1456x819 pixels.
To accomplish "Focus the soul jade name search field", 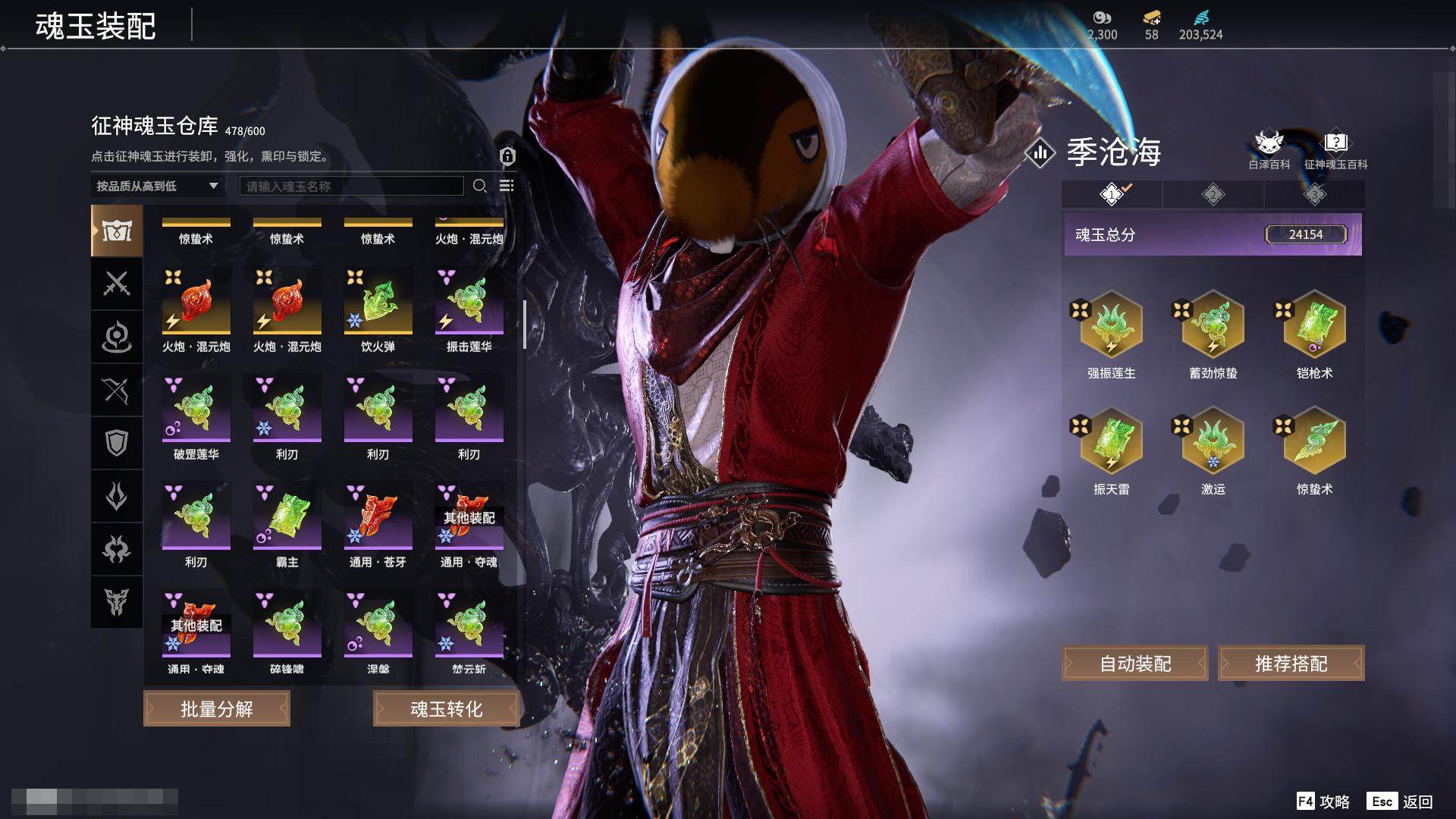I will [351, 186].
